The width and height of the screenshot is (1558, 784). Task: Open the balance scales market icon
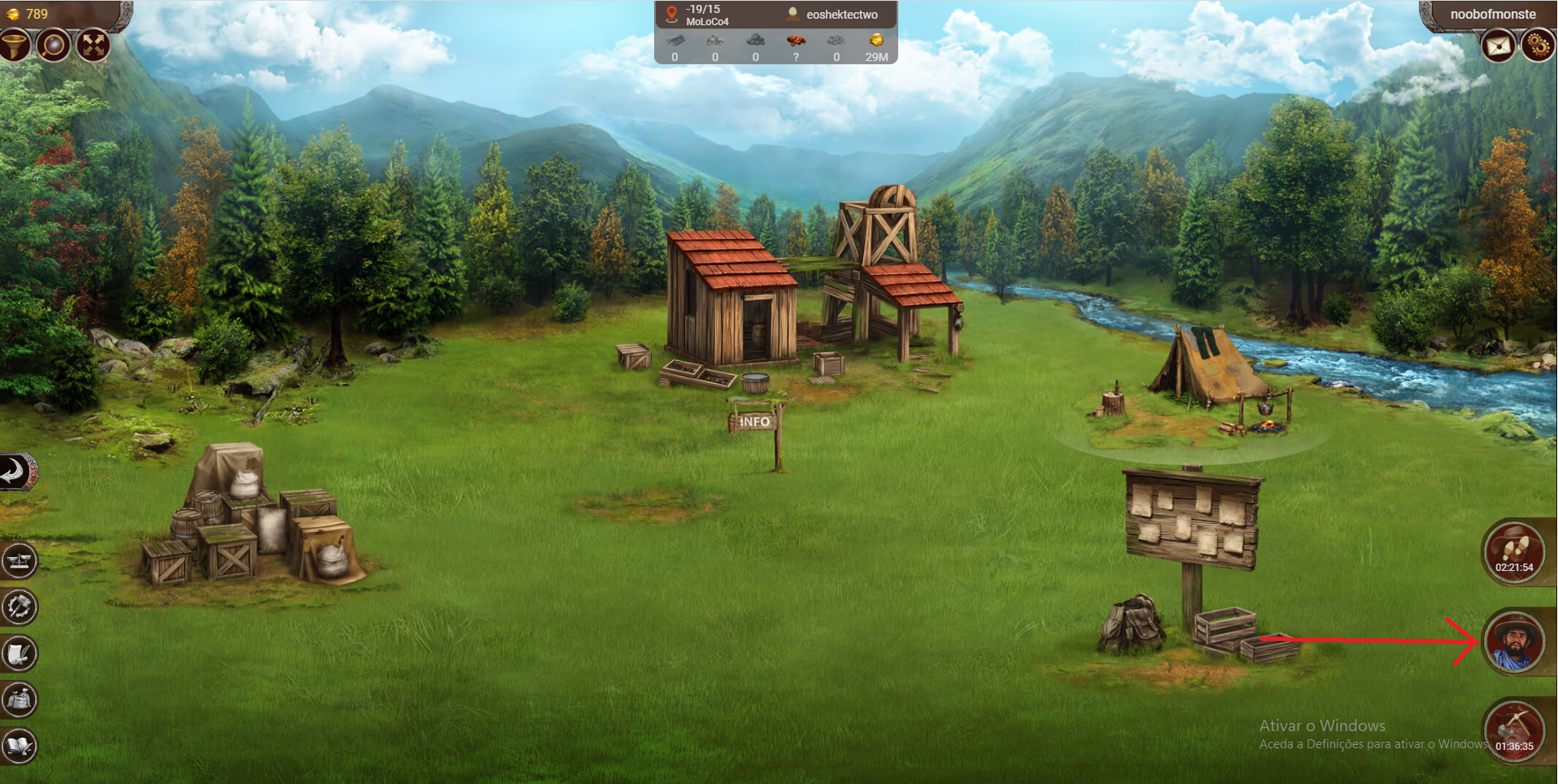tap(20, 560)
